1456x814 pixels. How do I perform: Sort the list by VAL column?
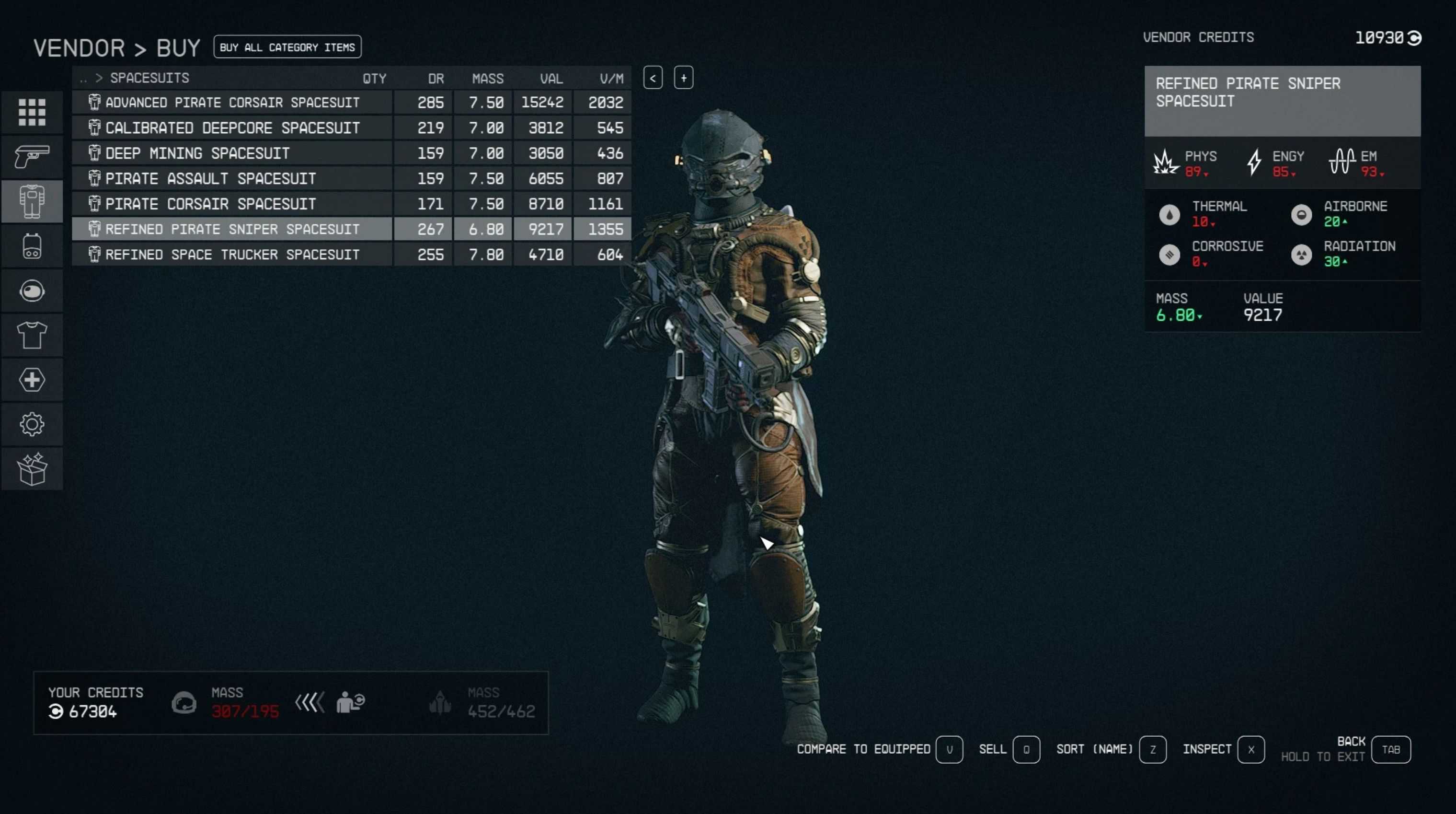550,79
